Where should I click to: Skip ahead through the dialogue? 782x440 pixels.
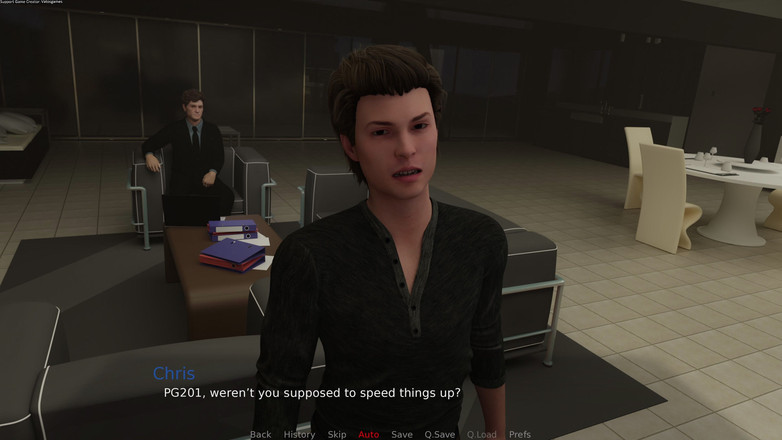click(336, 434)
